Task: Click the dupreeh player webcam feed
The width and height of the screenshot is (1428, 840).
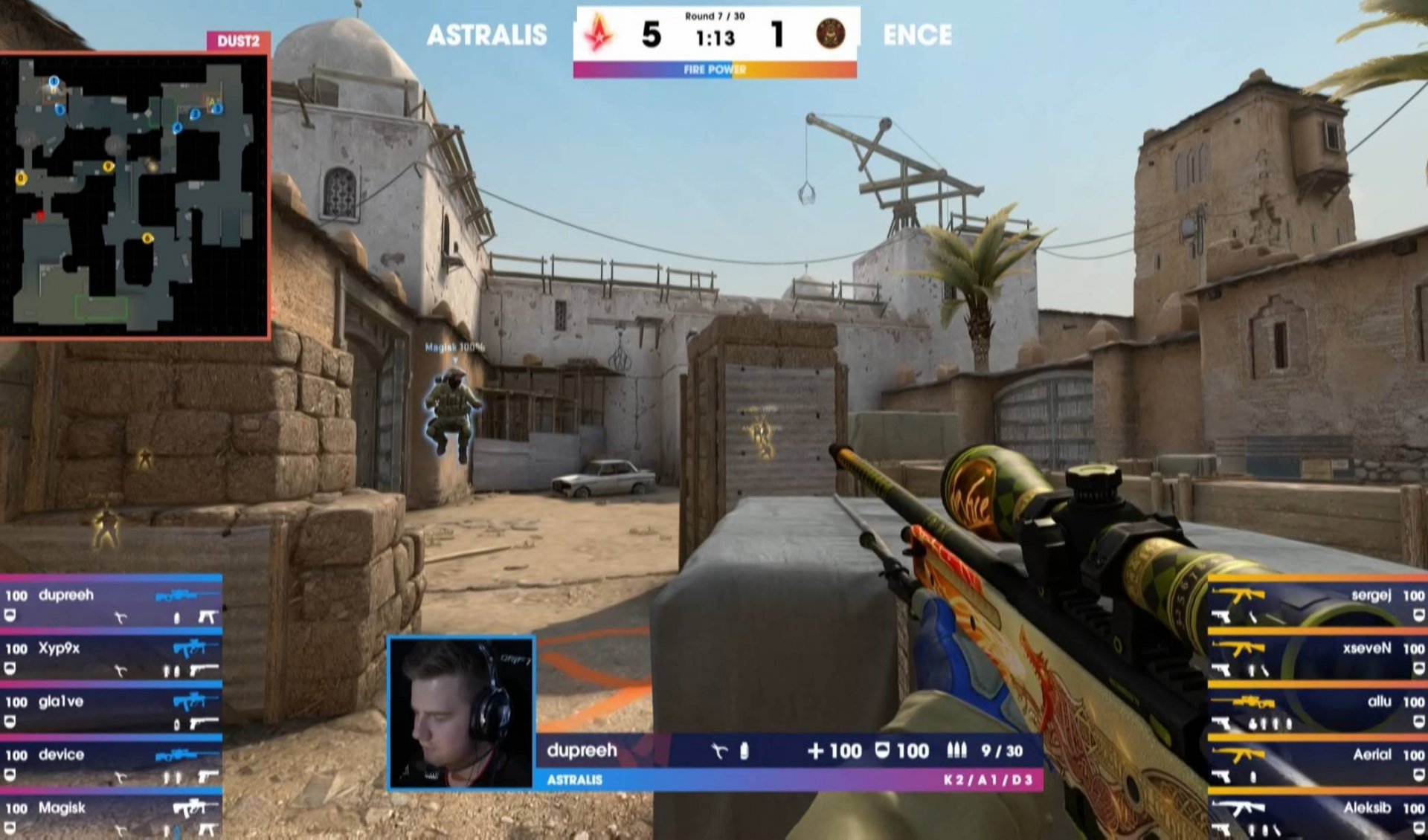Action: 461,712
